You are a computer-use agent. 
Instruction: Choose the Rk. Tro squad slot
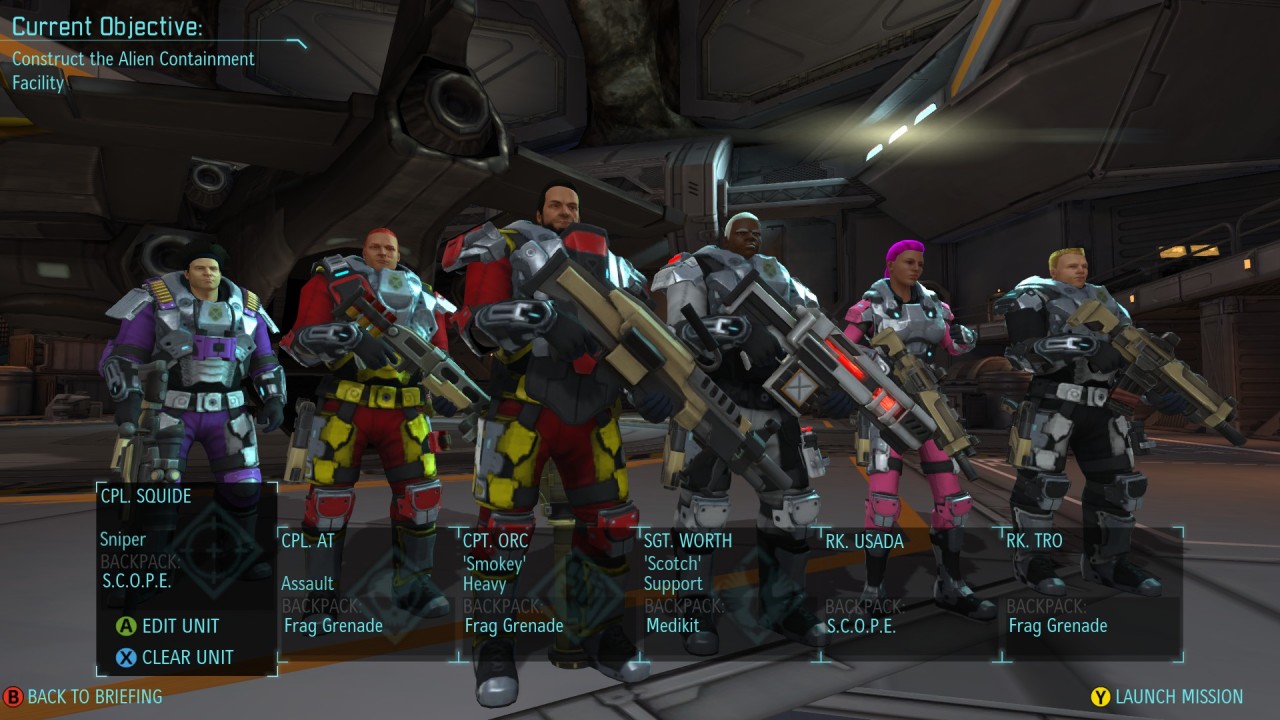[1091, 592]
